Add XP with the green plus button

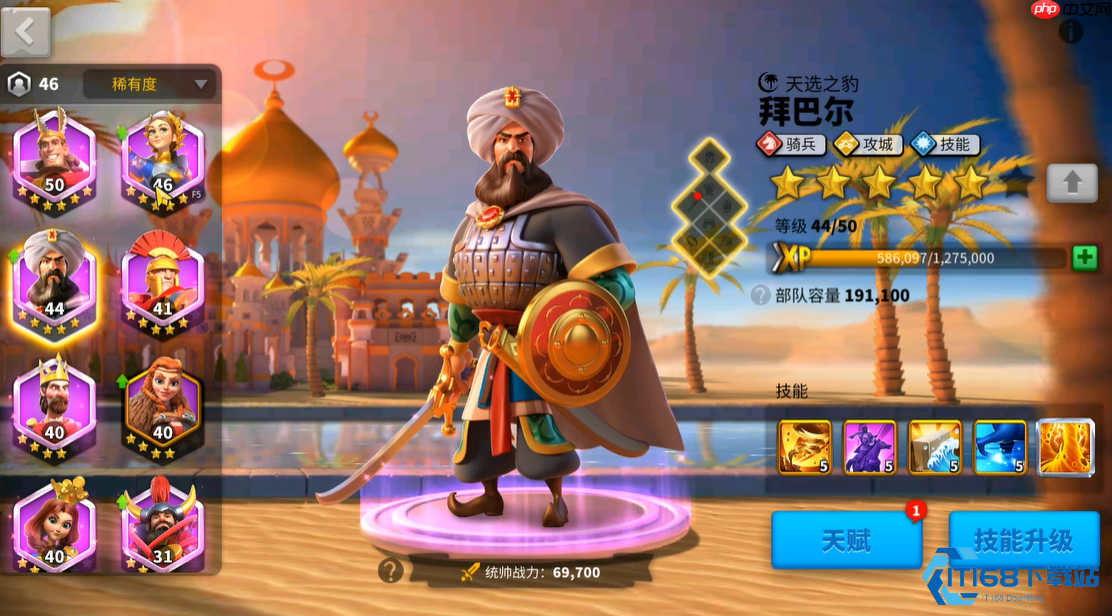(x=1084, y=258)
